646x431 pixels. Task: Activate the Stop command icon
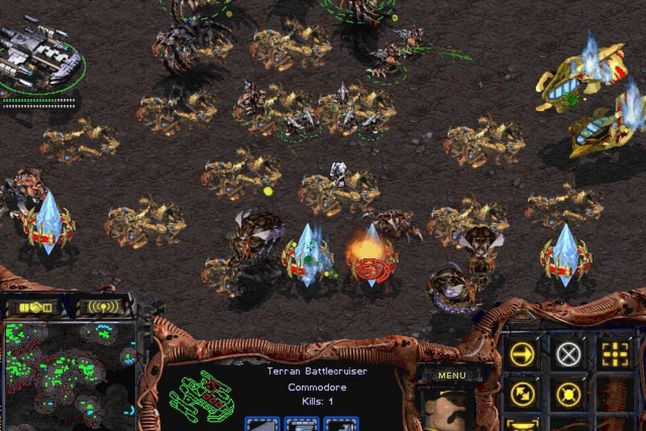(x=568, y=353)
